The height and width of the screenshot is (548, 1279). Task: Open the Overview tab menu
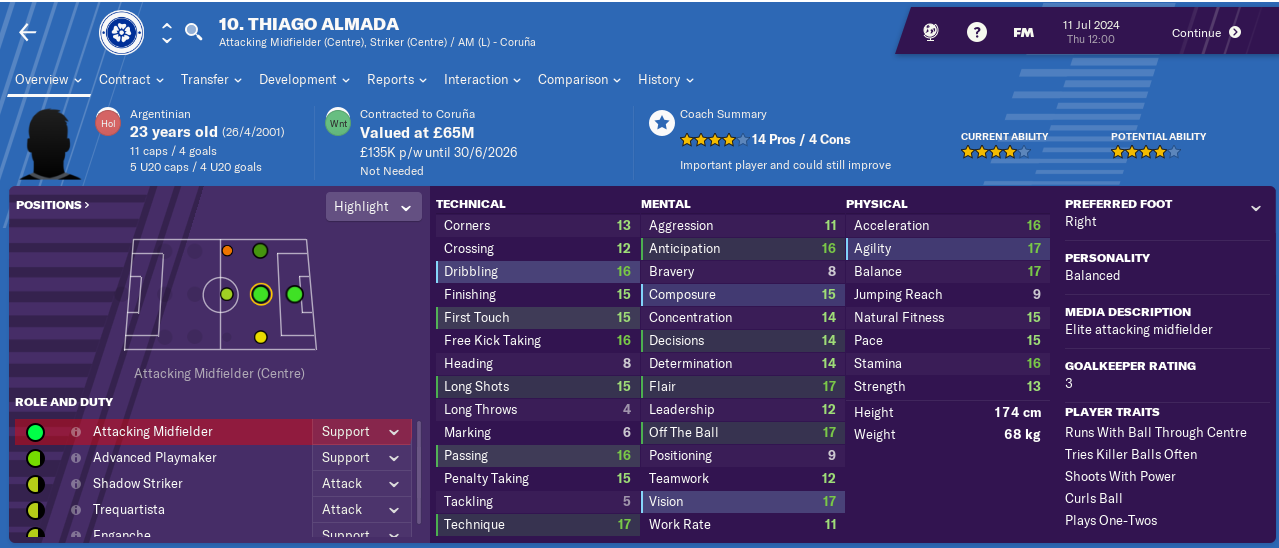pyautogui.click(x=48, y=80)
